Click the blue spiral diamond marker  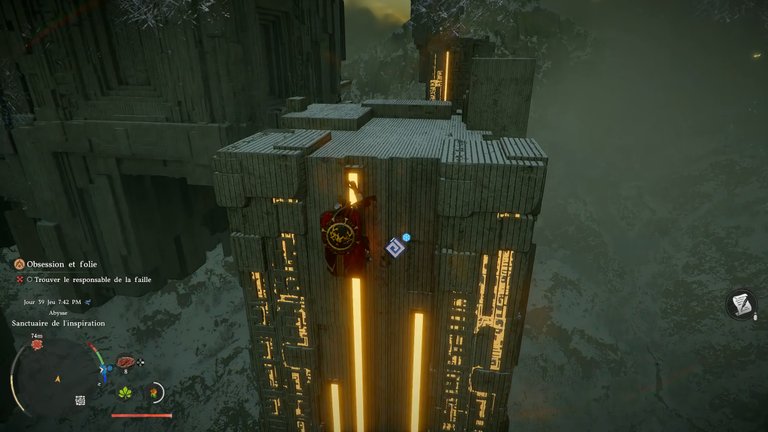click(x=396, y=247)
